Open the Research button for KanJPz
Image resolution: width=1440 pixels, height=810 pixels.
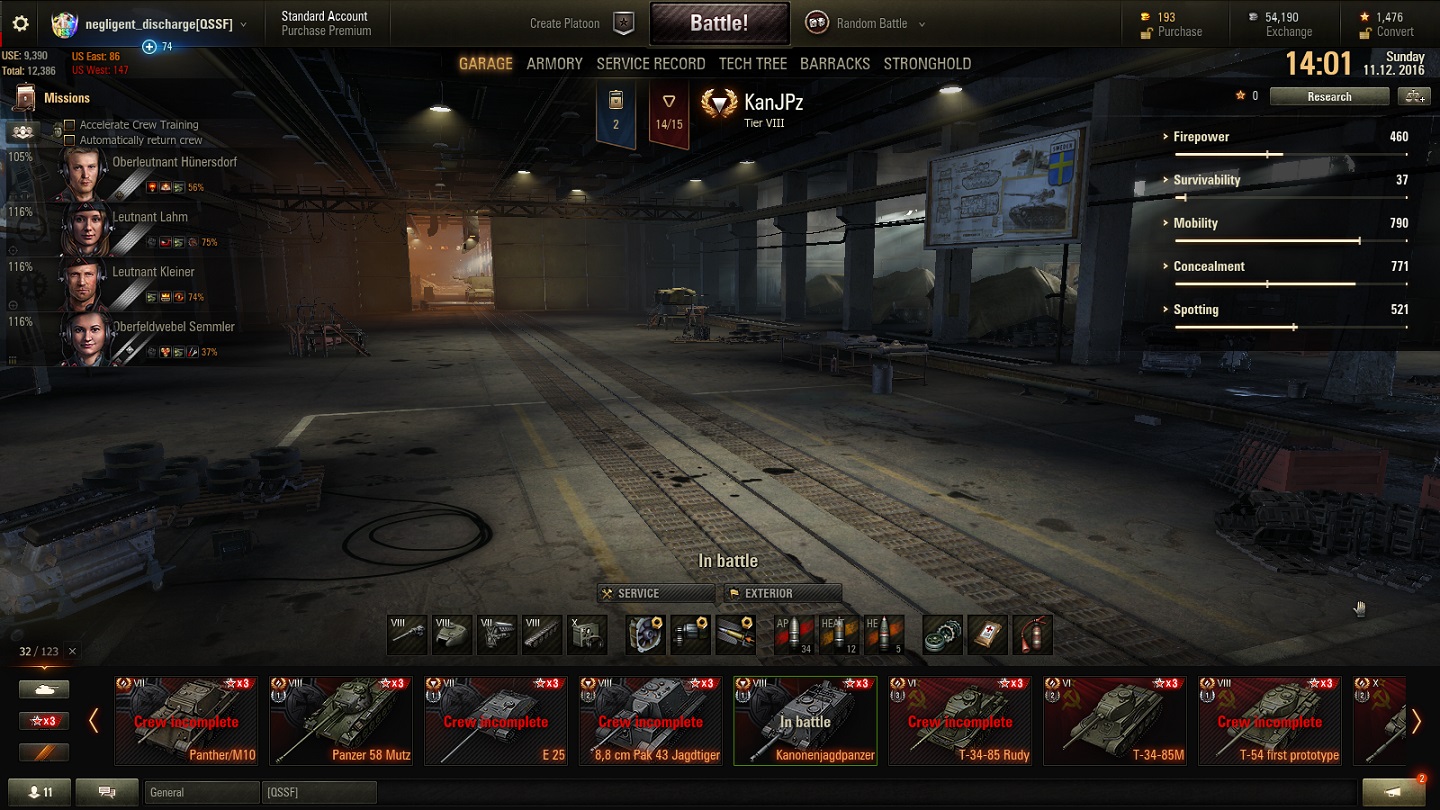pyautogui.click(x=1329, y=97)
